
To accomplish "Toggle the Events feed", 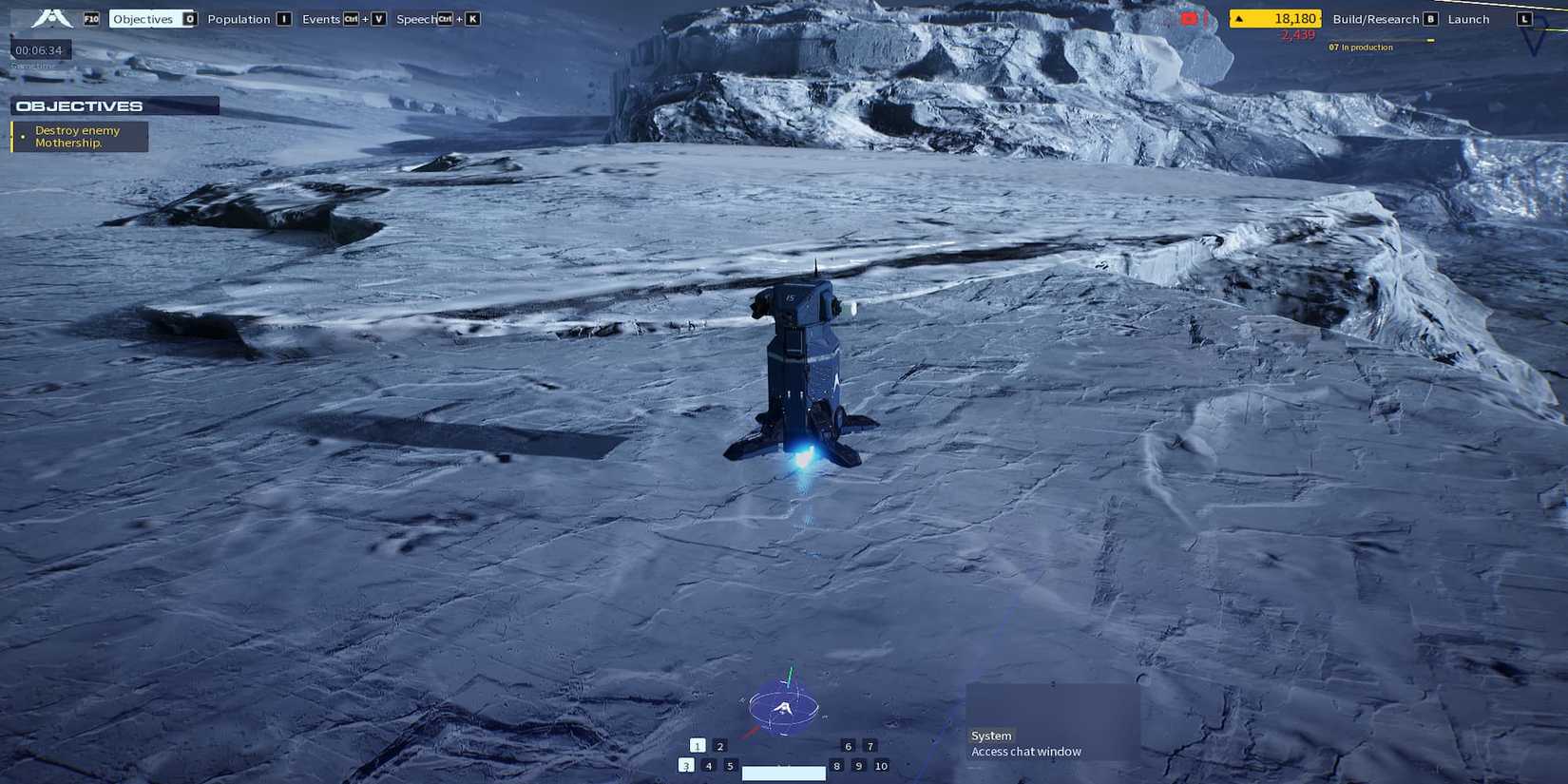I will tap(319, 18).
